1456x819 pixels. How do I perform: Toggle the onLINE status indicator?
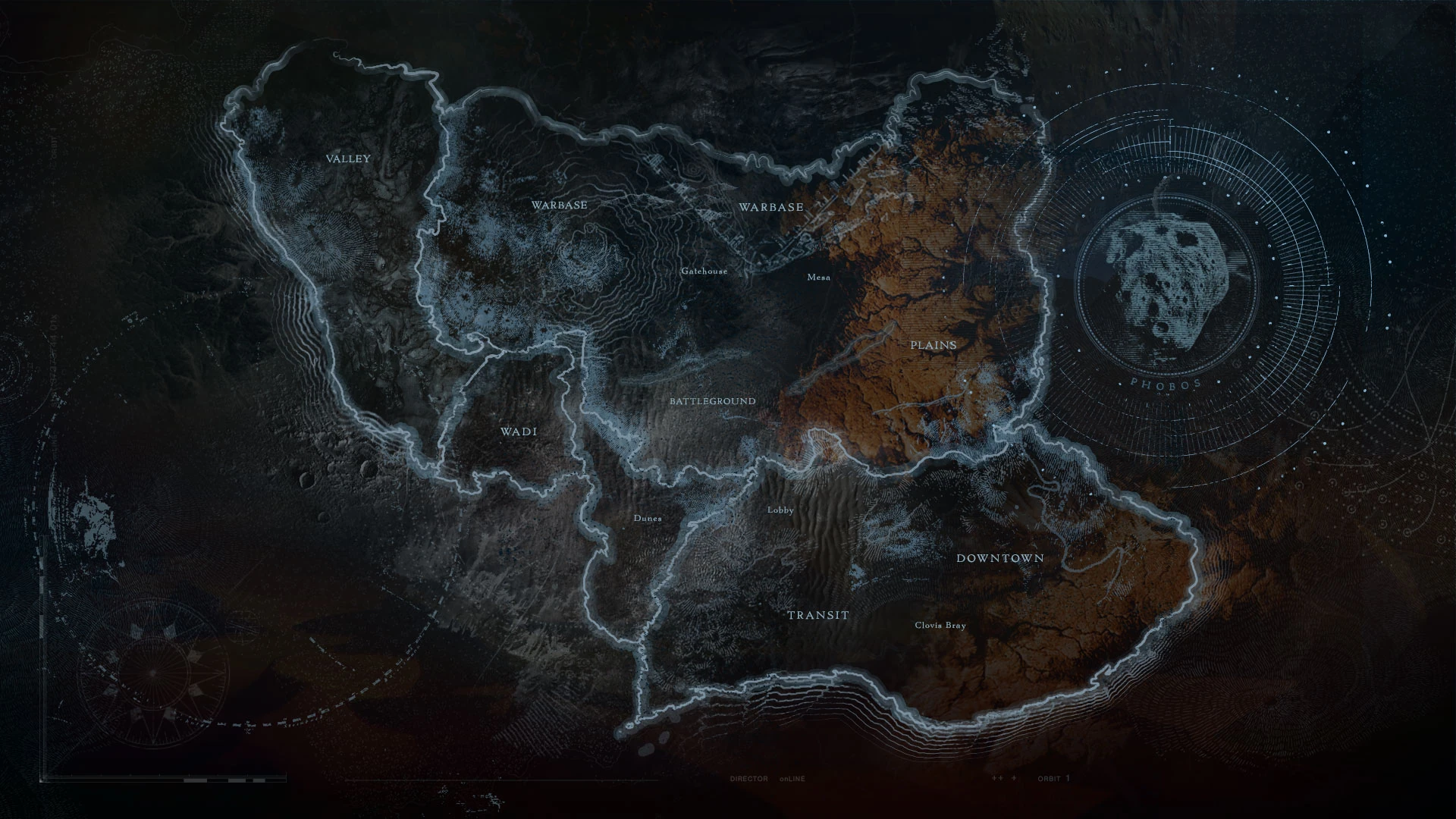pos(792,778)
